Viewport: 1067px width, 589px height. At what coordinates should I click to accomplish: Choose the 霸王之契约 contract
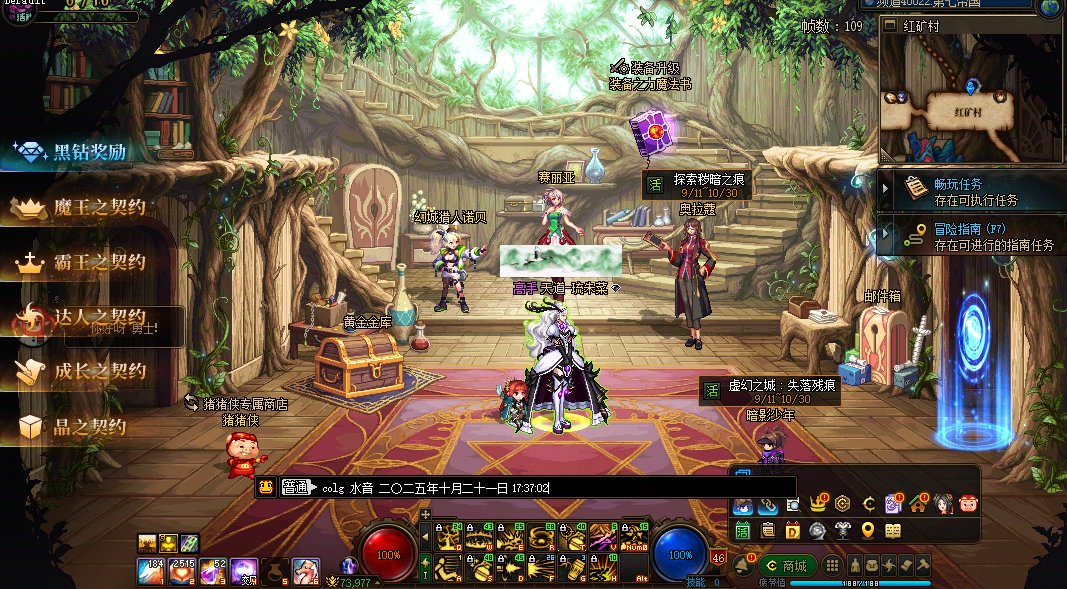(x=85, y=263)
